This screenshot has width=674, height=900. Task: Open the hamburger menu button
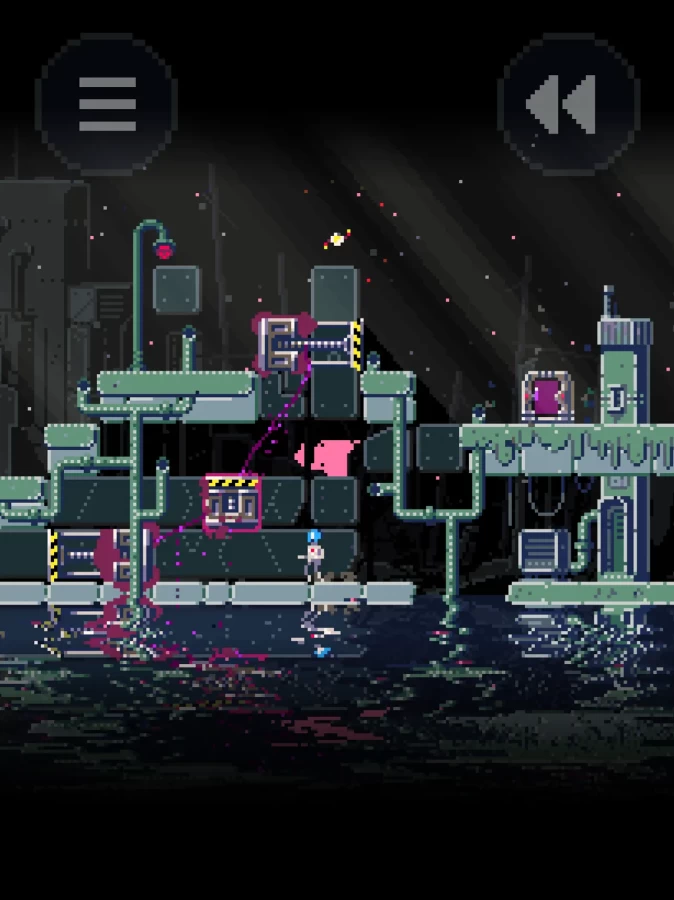(107, 103)
